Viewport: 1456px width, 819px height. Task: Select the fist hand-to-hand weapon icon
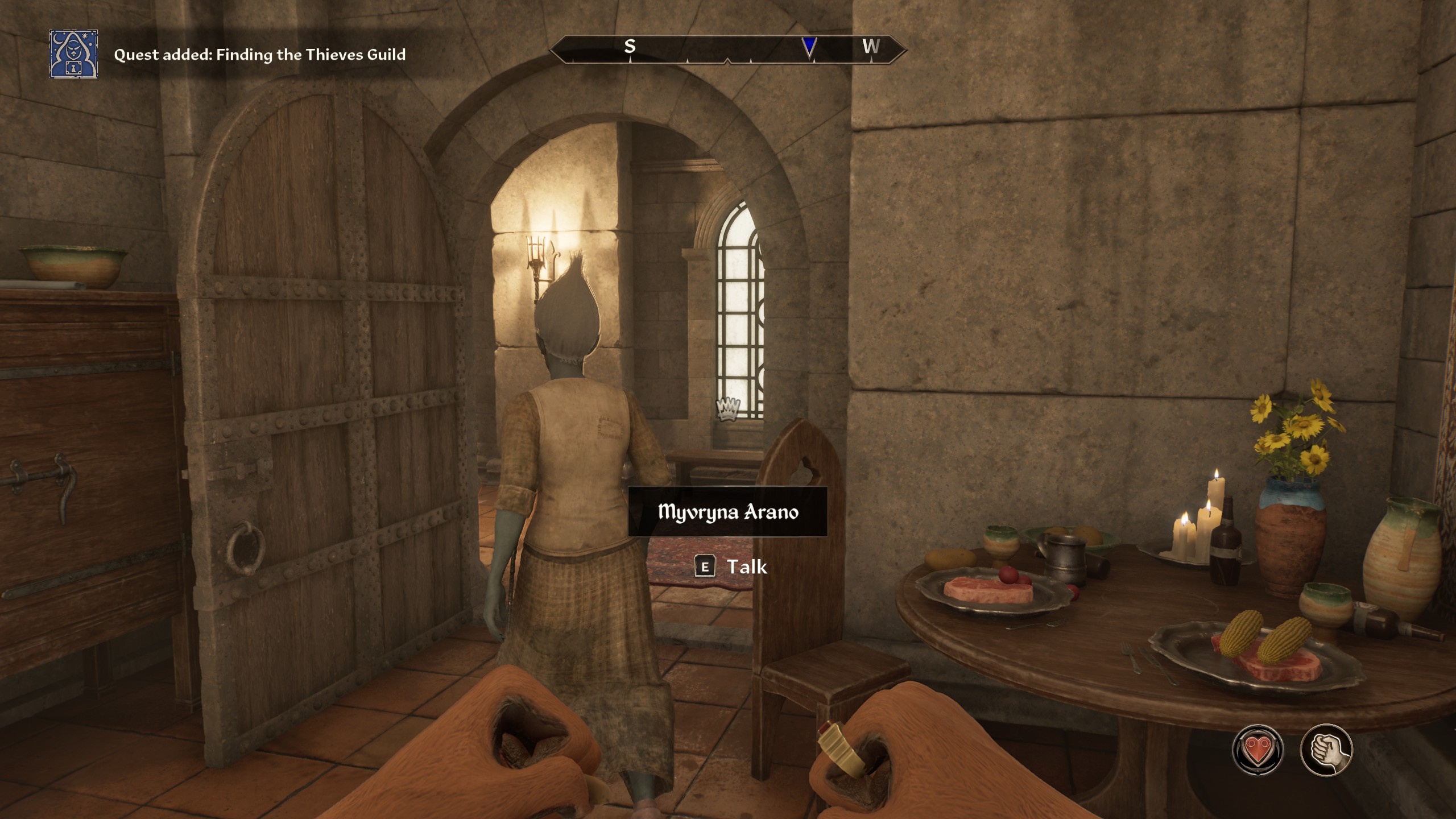point(1326,750)
